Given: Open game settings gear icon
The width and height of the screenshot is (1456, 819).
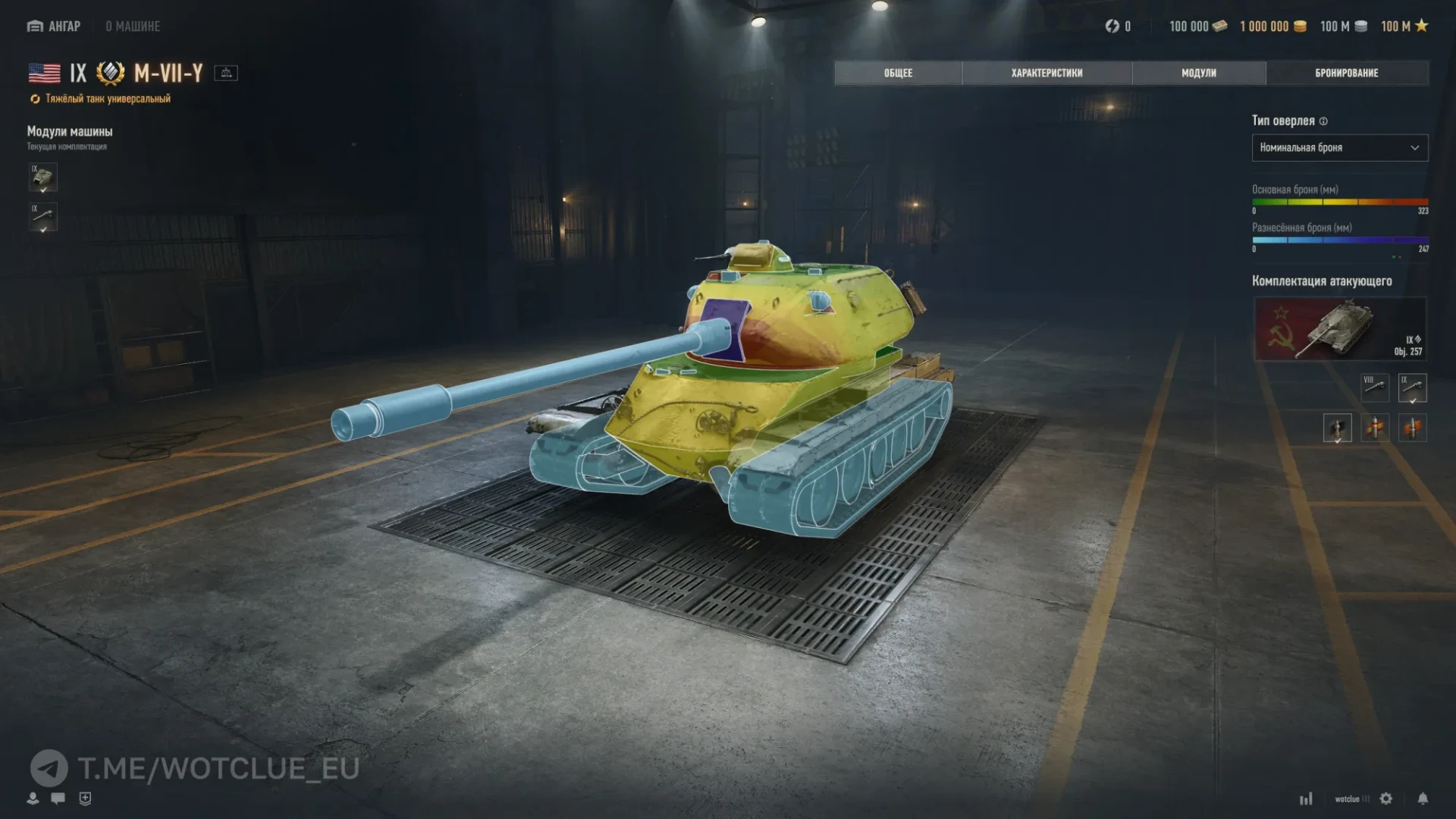Looking at the screenshot, I should pos(1386,799).
